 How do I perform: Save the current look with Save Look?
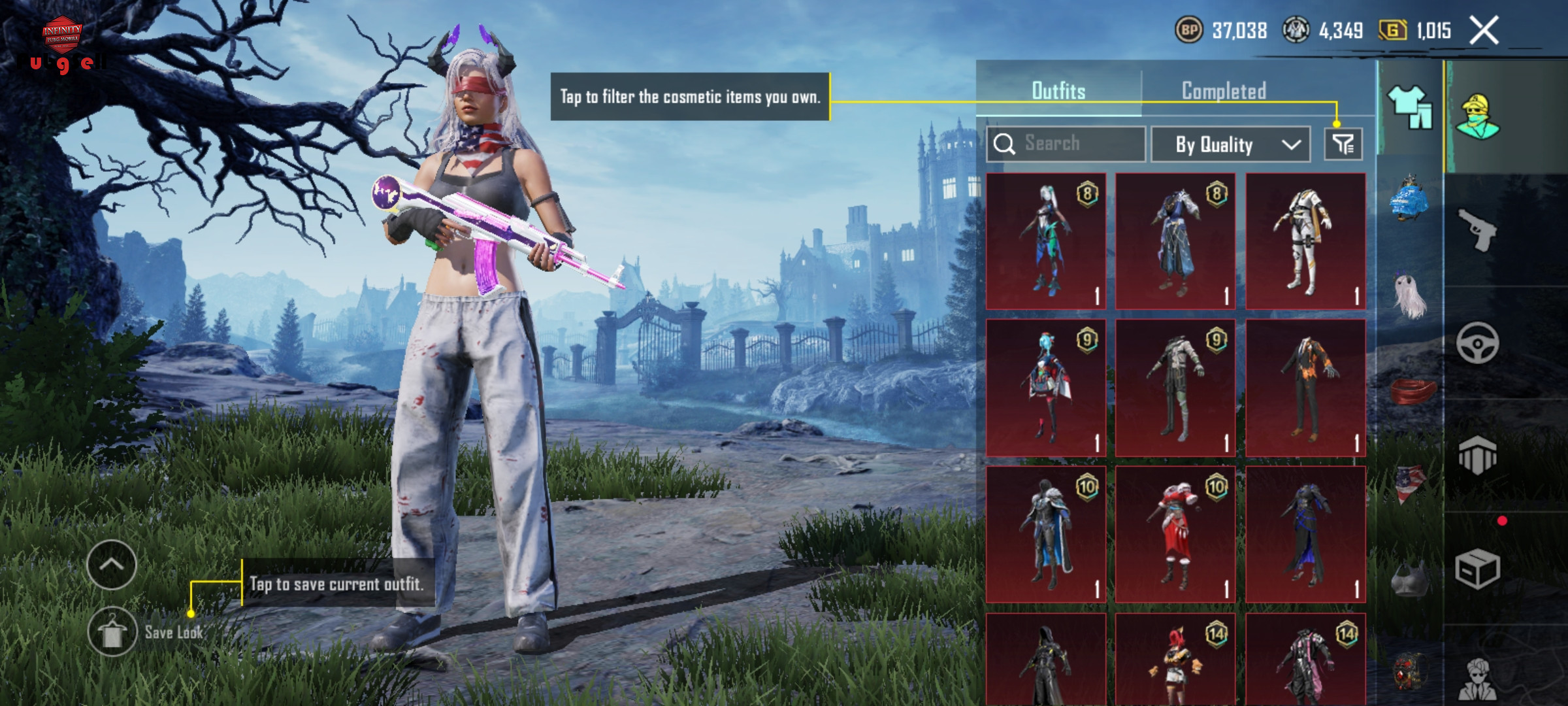112,632
